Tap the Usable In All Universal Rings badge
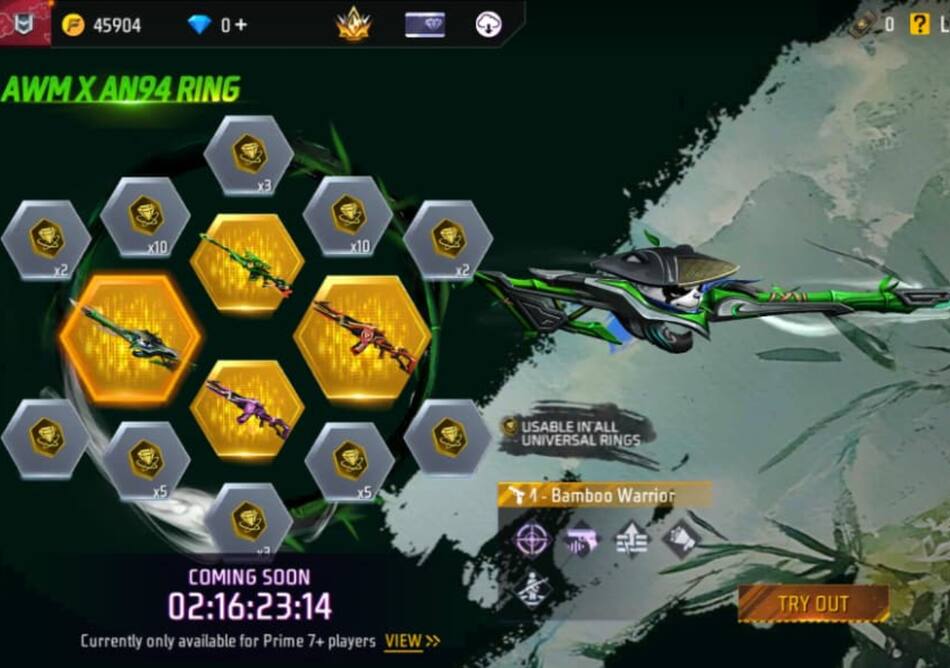This screenshot has width=950, height=668. click(x=577, y=432)
